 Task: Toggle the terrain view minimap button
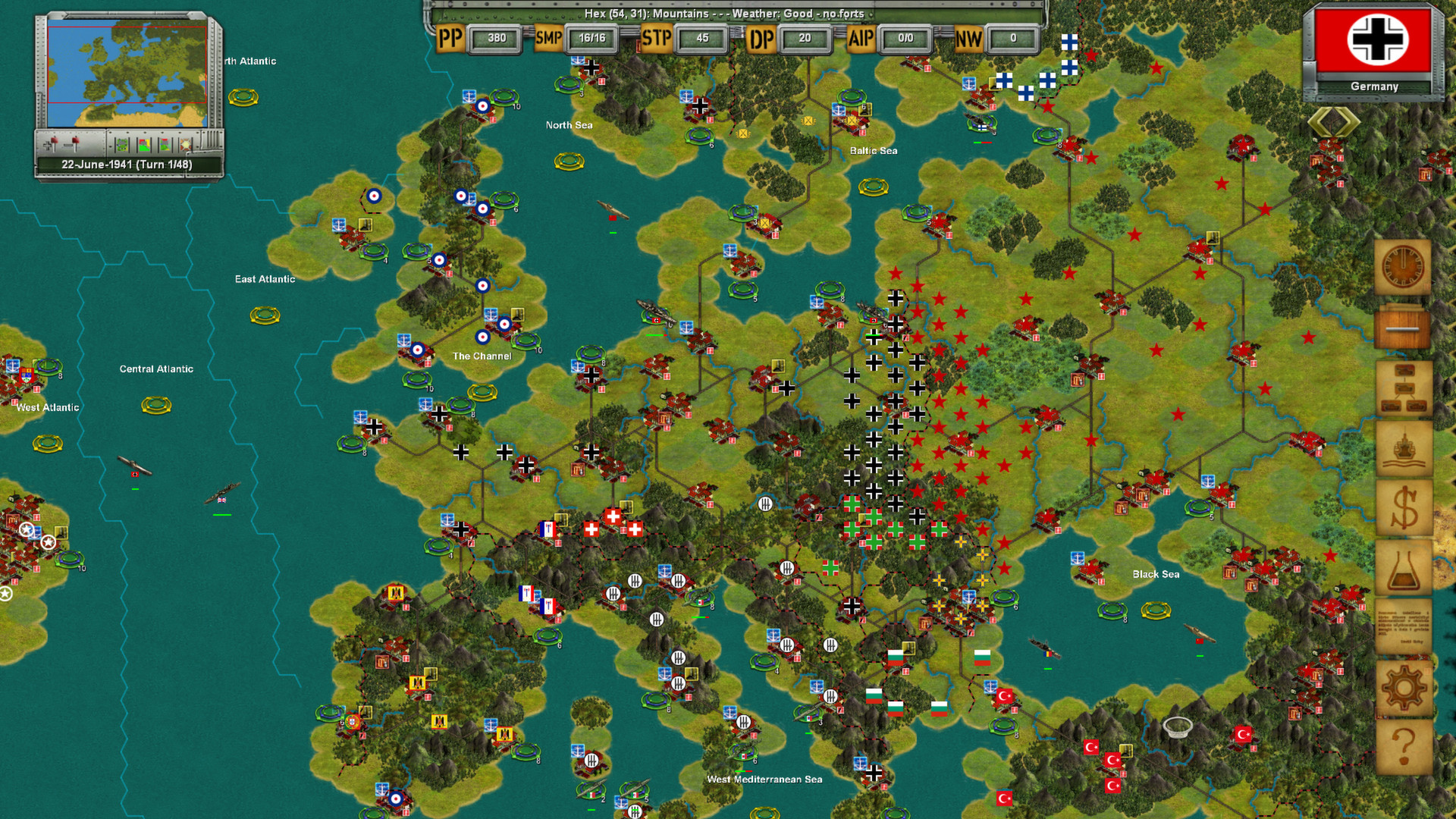(121, 144)
